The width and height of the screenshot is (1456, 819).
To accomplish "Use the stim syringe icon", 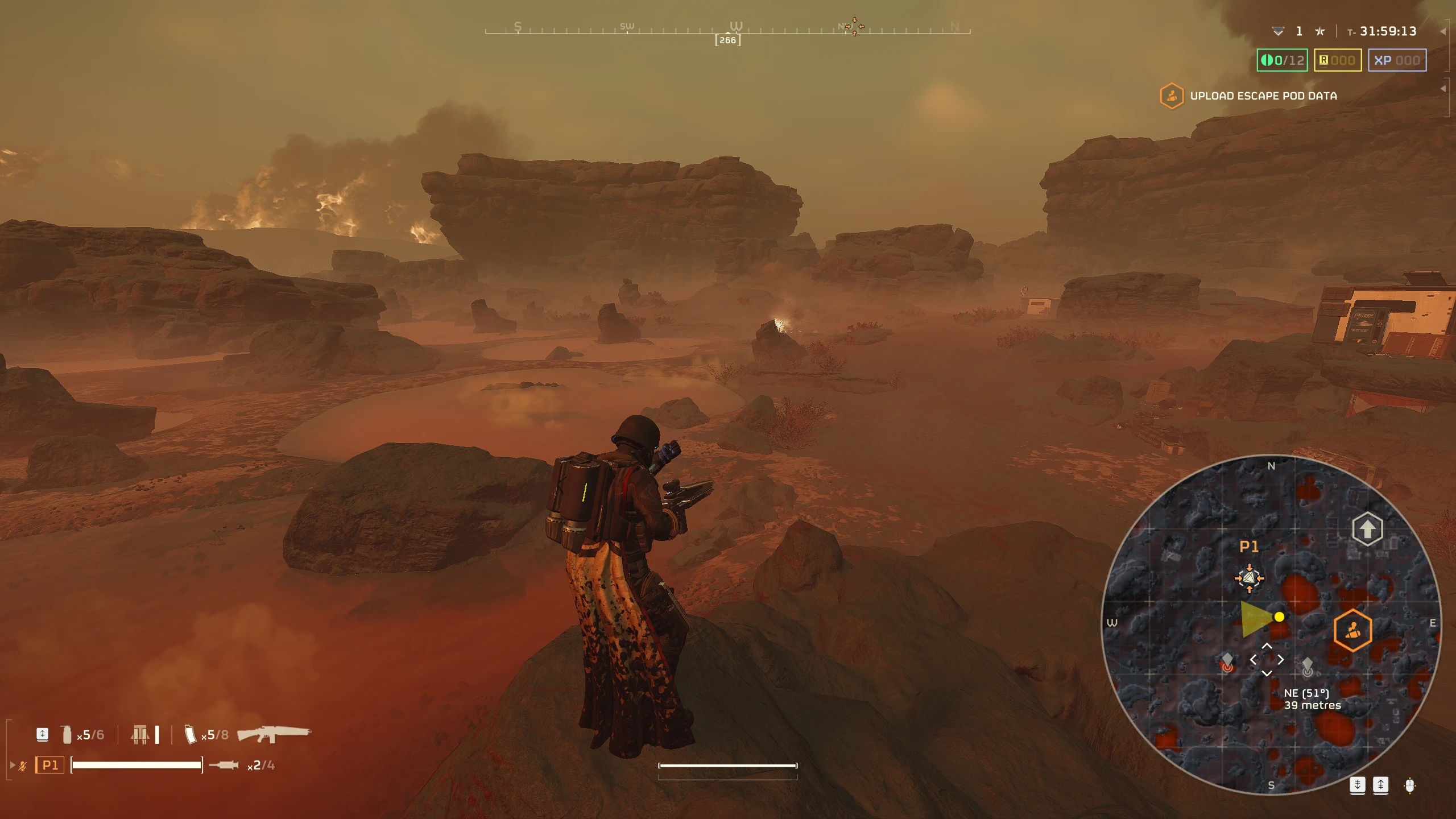I will 224,766.
